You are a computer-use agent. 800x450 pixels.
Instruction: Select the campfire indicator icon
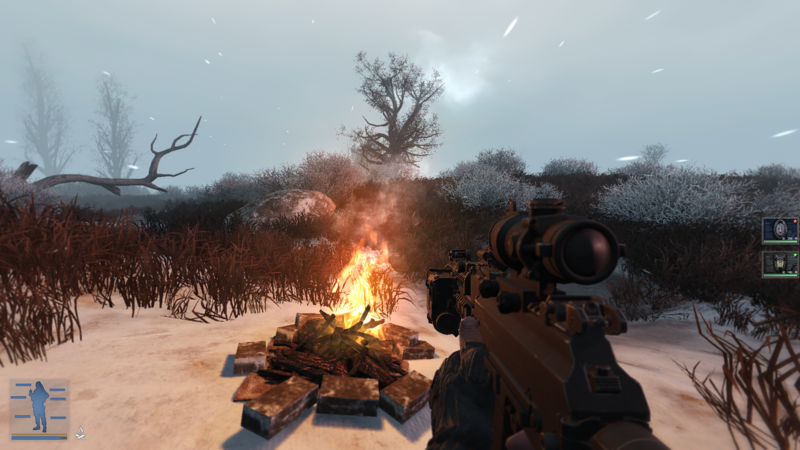(82, 431)
